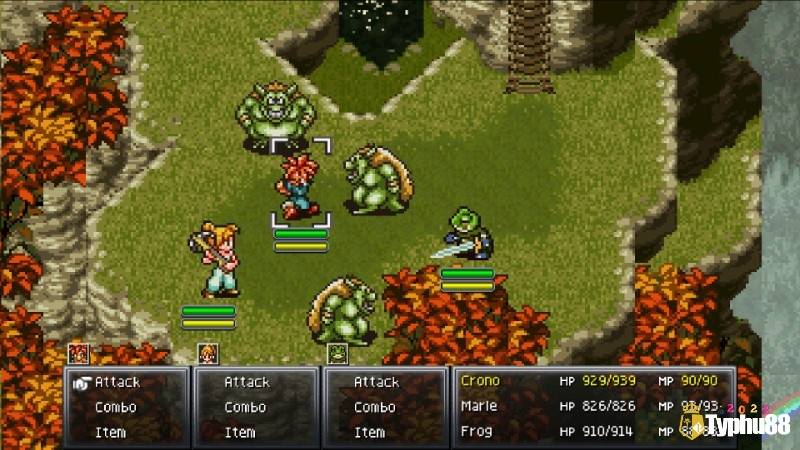Click Crono's portrait above the command panel
800x450 pixels.
click(x=77, y=353)
